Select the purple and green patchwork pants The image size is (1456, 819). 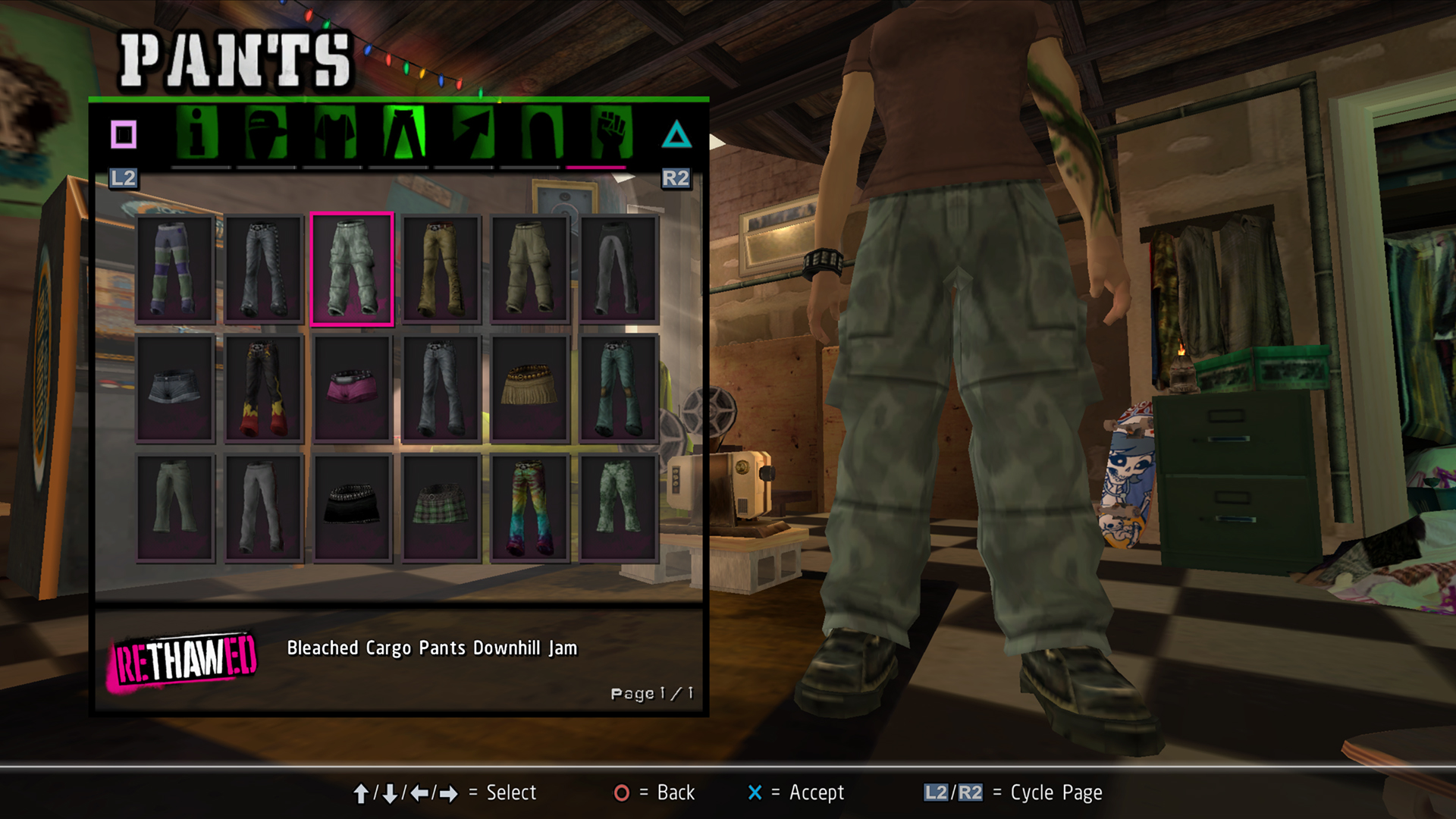175,269
